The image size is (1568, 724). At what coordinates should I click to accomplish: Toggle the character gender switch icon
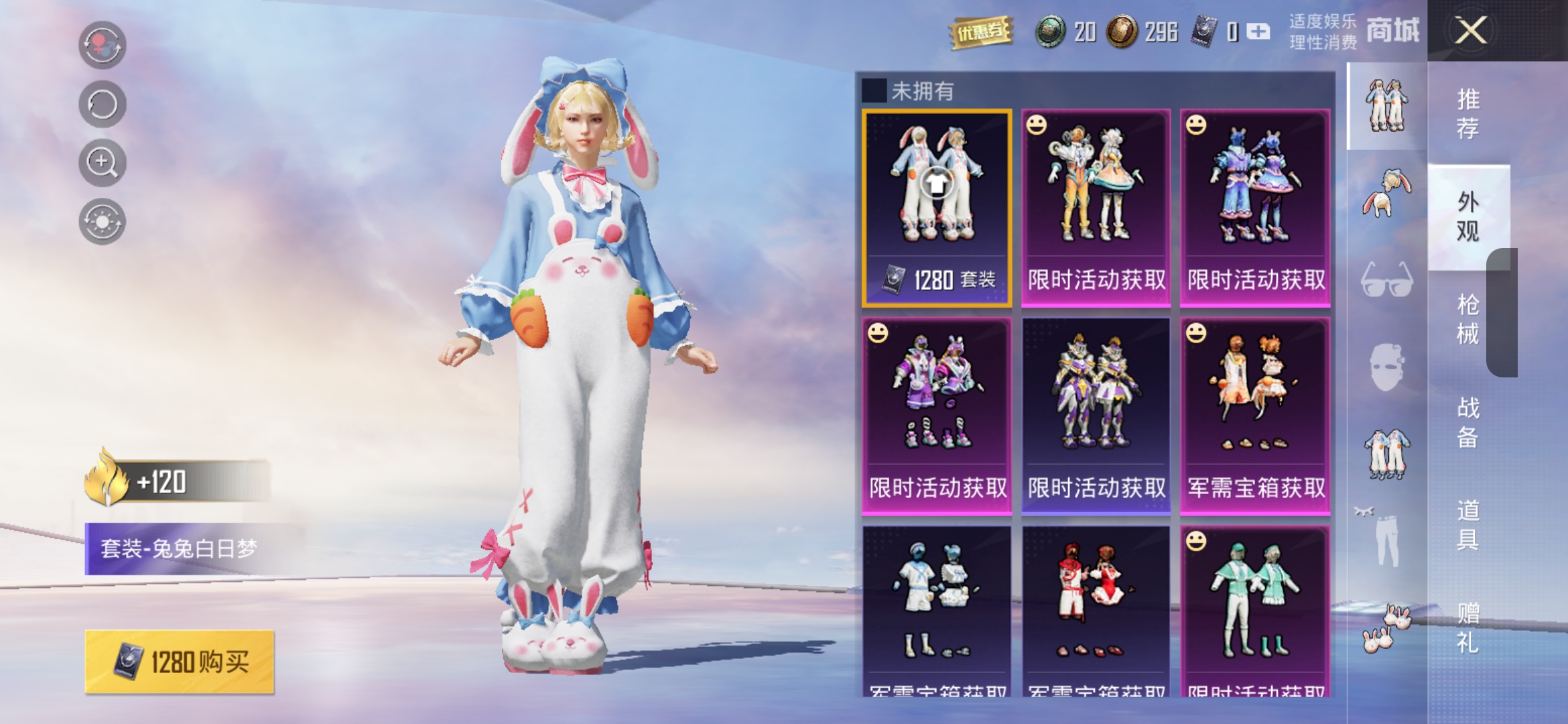pos(102,46)
